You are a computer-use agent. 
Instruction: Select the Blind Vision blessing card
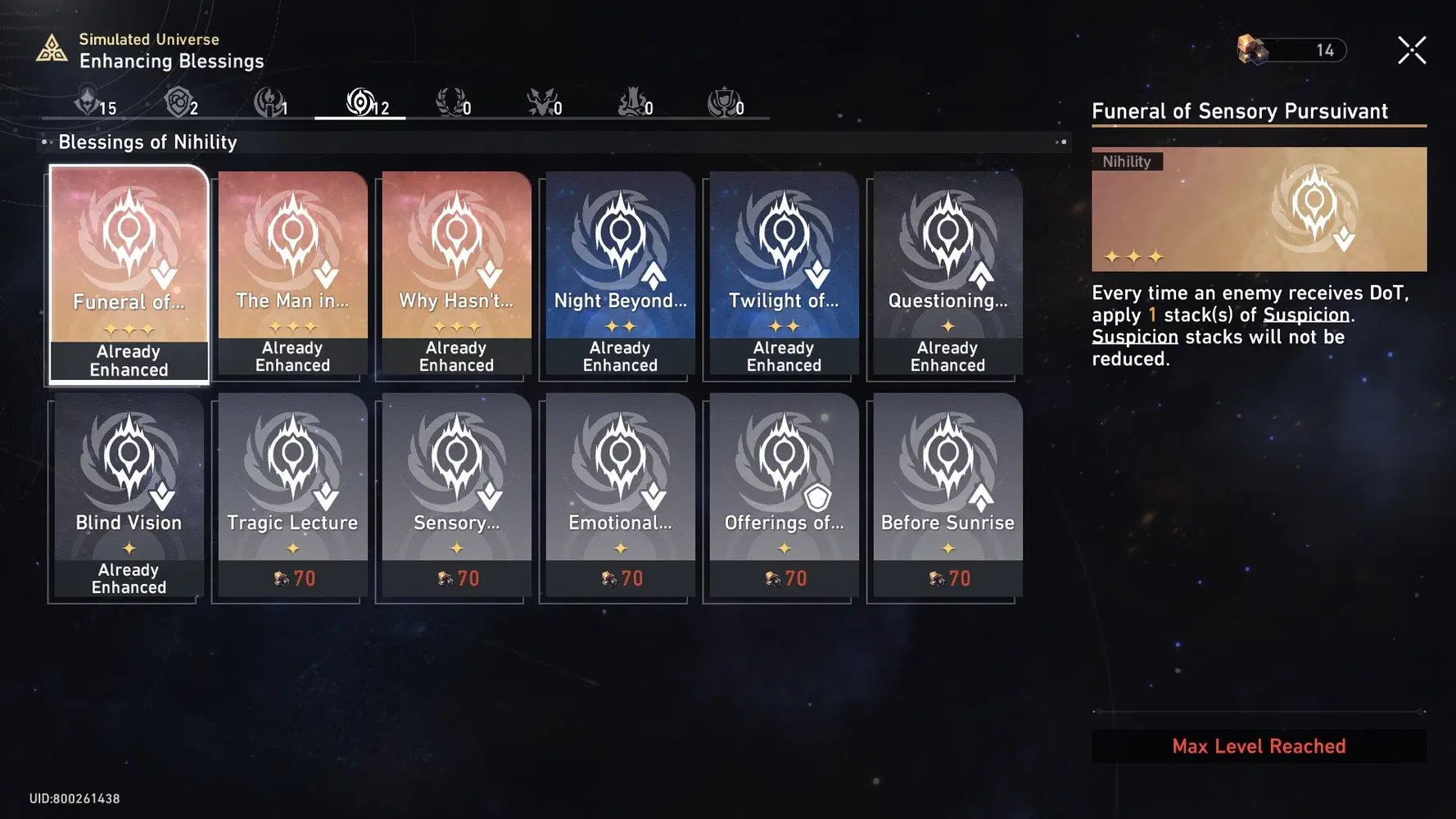[128, 491]
